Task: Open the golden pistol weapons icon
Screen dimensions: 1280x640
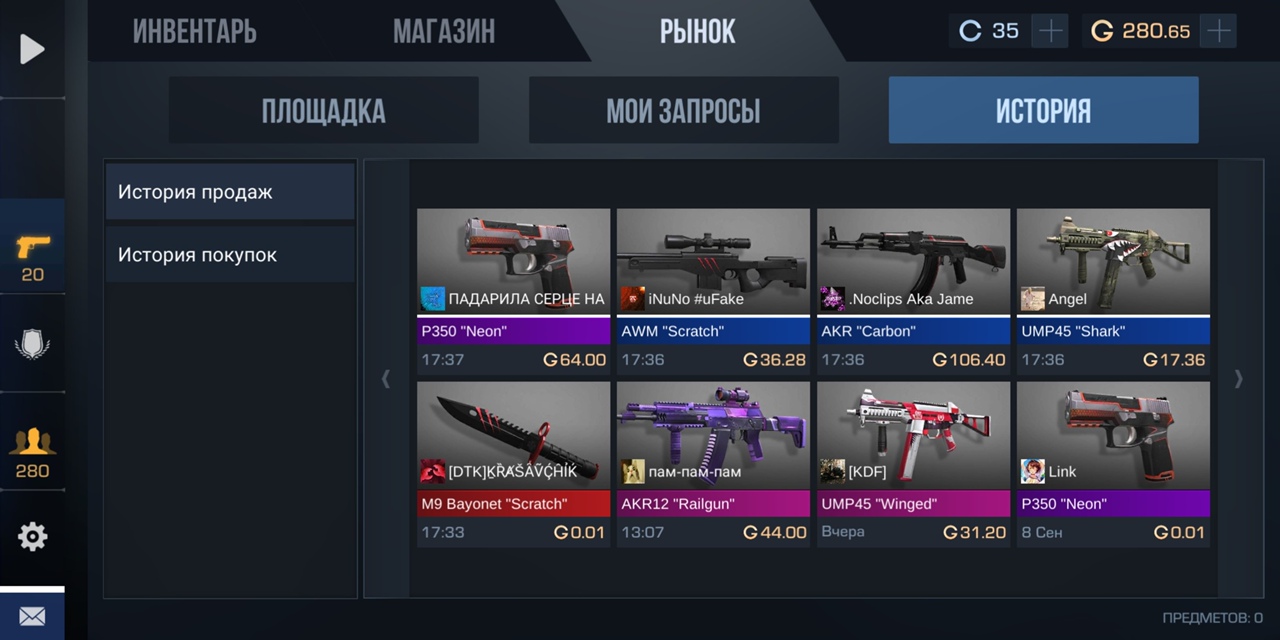Action: click(x=32, y=257)
